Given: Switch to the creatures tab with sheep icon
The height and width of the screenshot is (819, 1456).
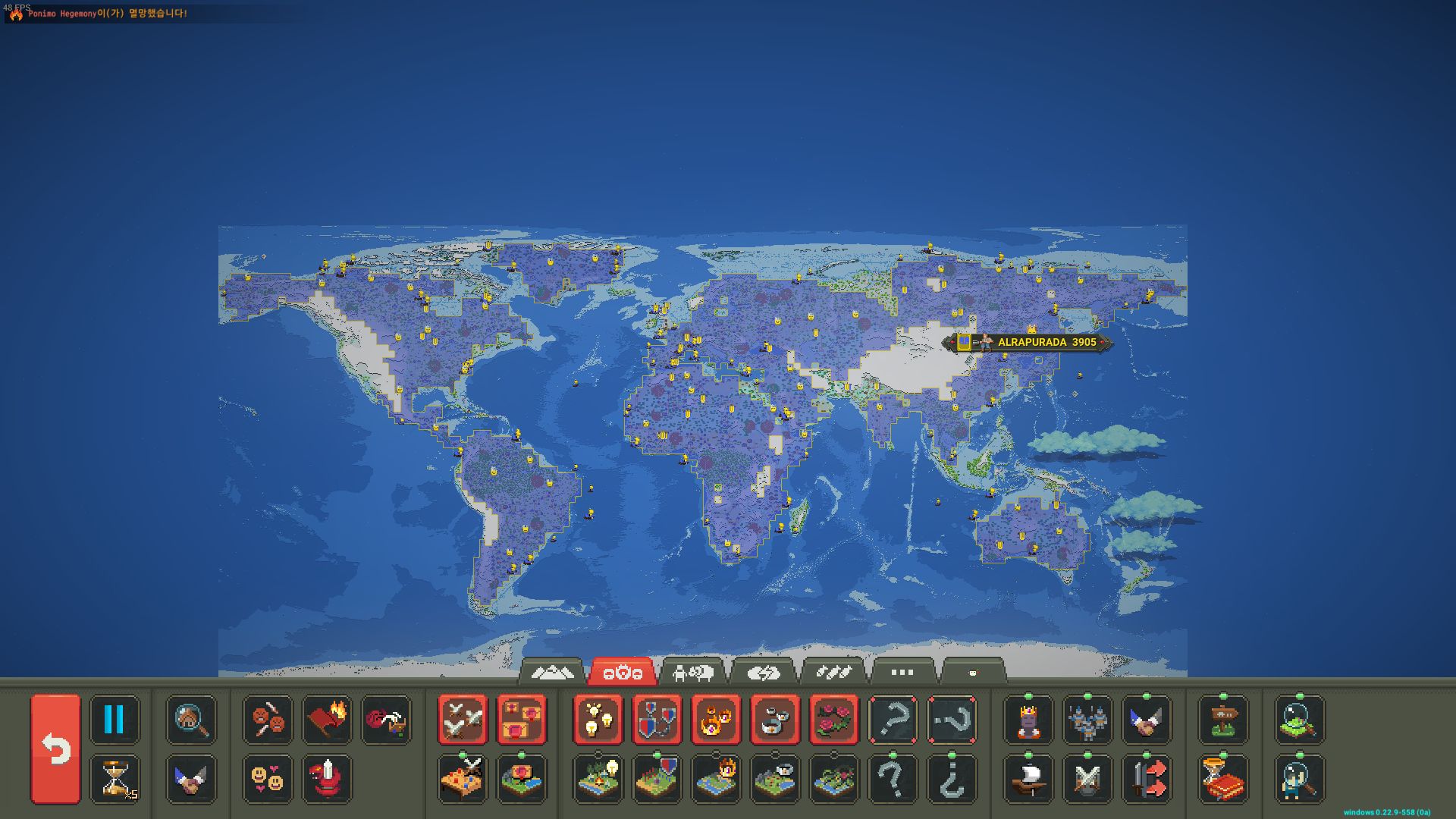Looking at the screenshot, I should point(694,671).
